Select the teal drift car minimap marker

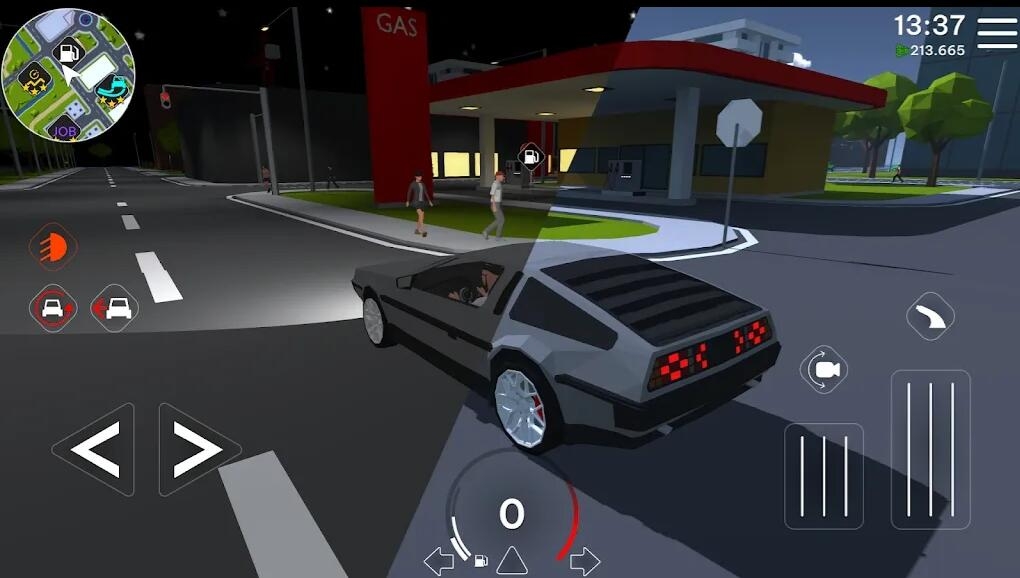pos(115,88)
